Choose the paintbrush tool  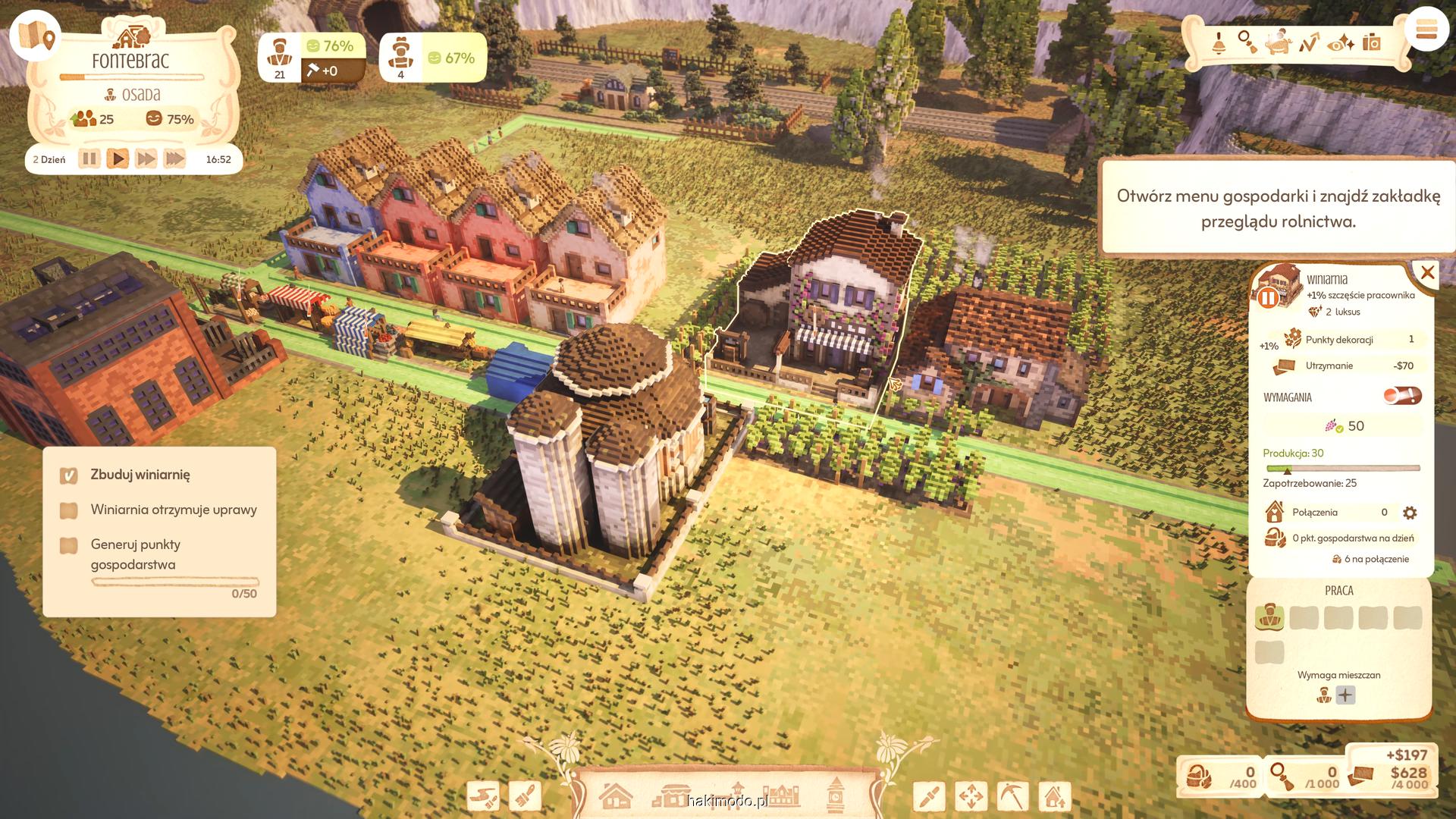coord(525,796)
